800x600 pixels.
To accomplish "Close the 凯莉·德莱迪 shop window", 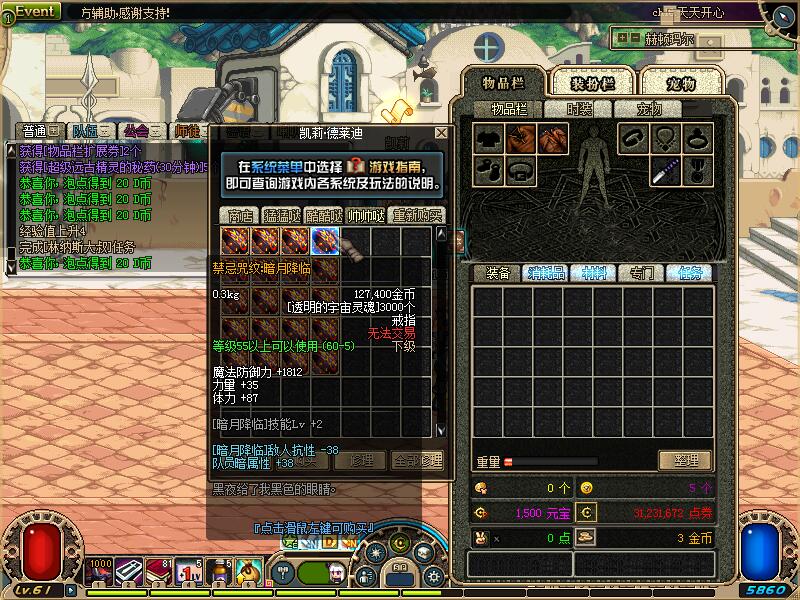I will pyautogui.click(x=441, y=132).
